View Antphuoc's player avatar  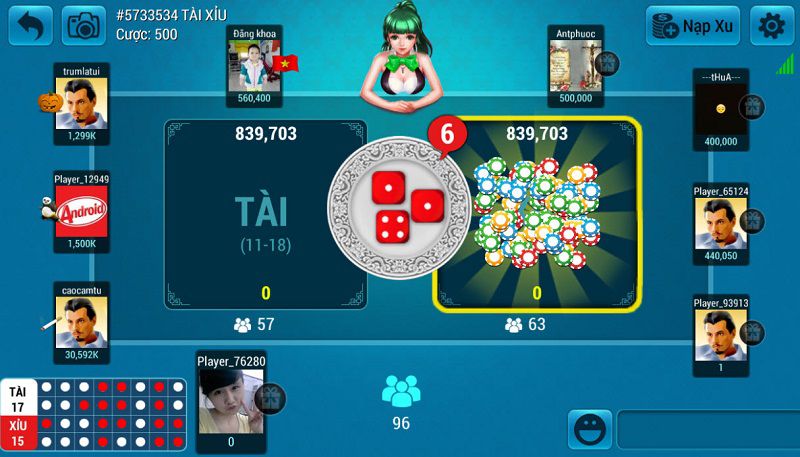click(574, 66)
